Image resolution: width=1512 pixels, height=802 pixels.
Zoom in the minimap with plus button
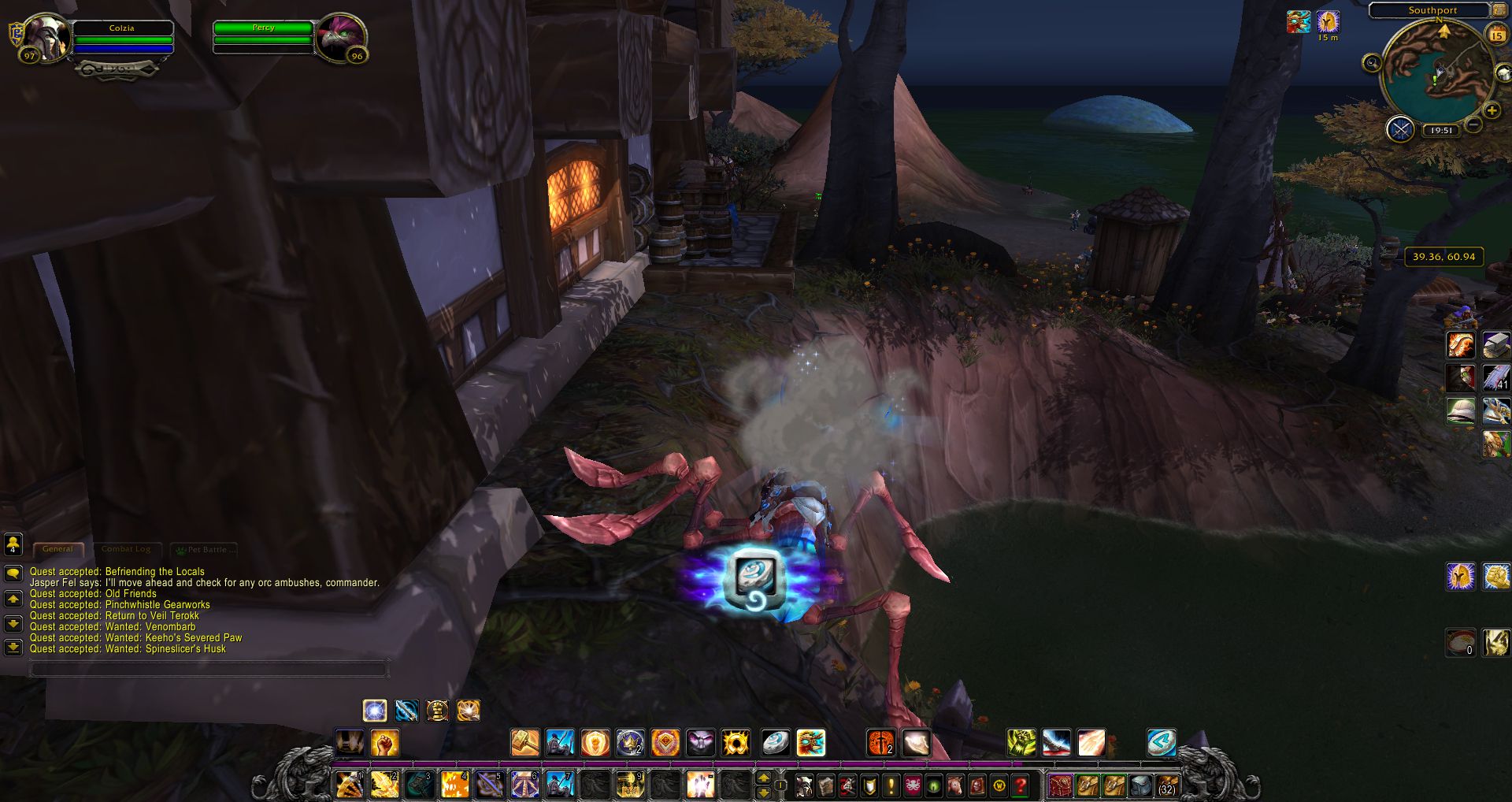click(1491, 111)
